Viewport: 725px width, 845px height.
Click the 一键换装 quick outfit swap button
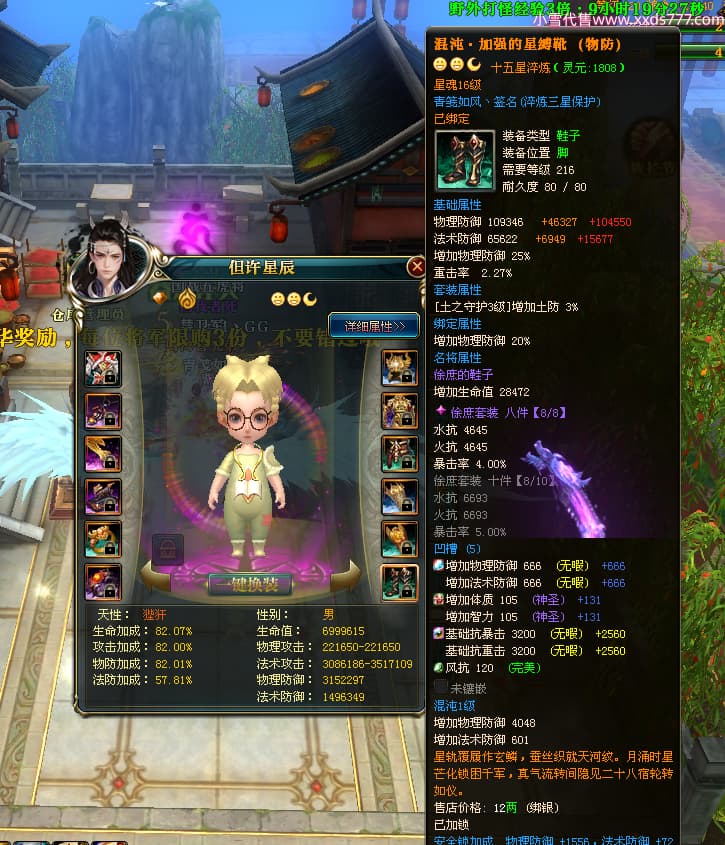249,584
